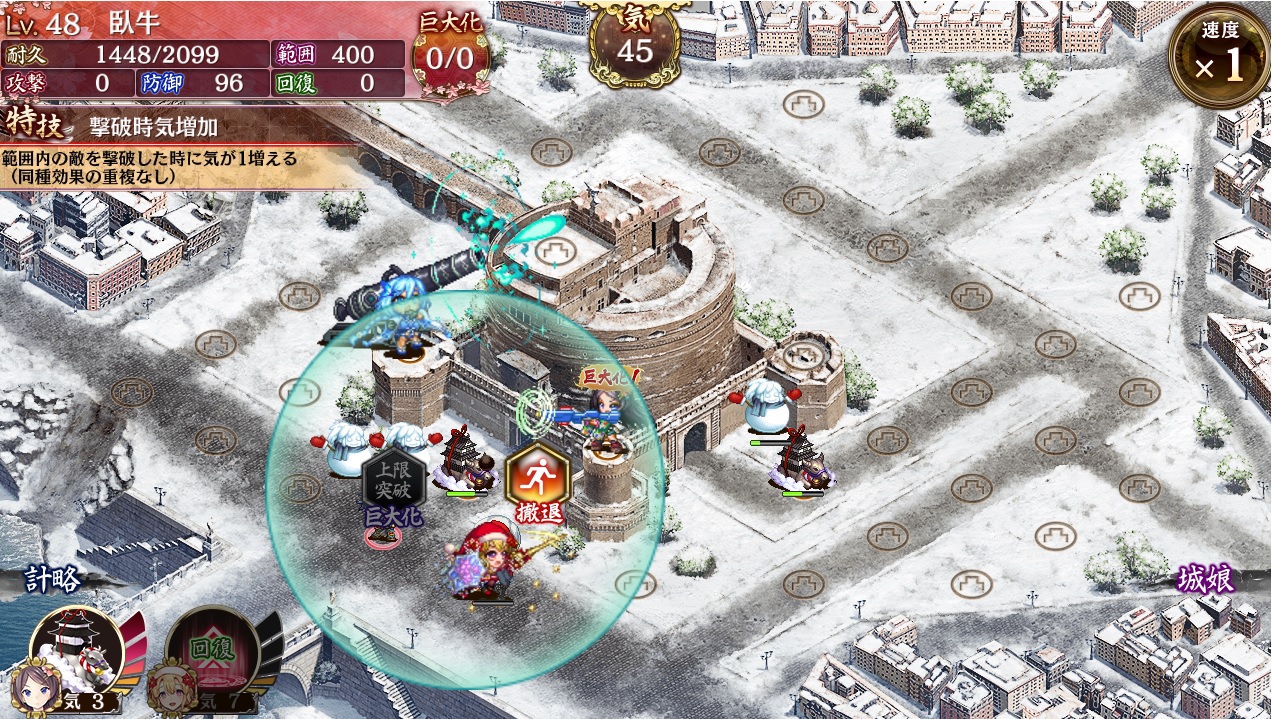Screen dimensions: 1272x719
Task: Click the 上限突破 巨大化 hexagon button
Action: 393,483
